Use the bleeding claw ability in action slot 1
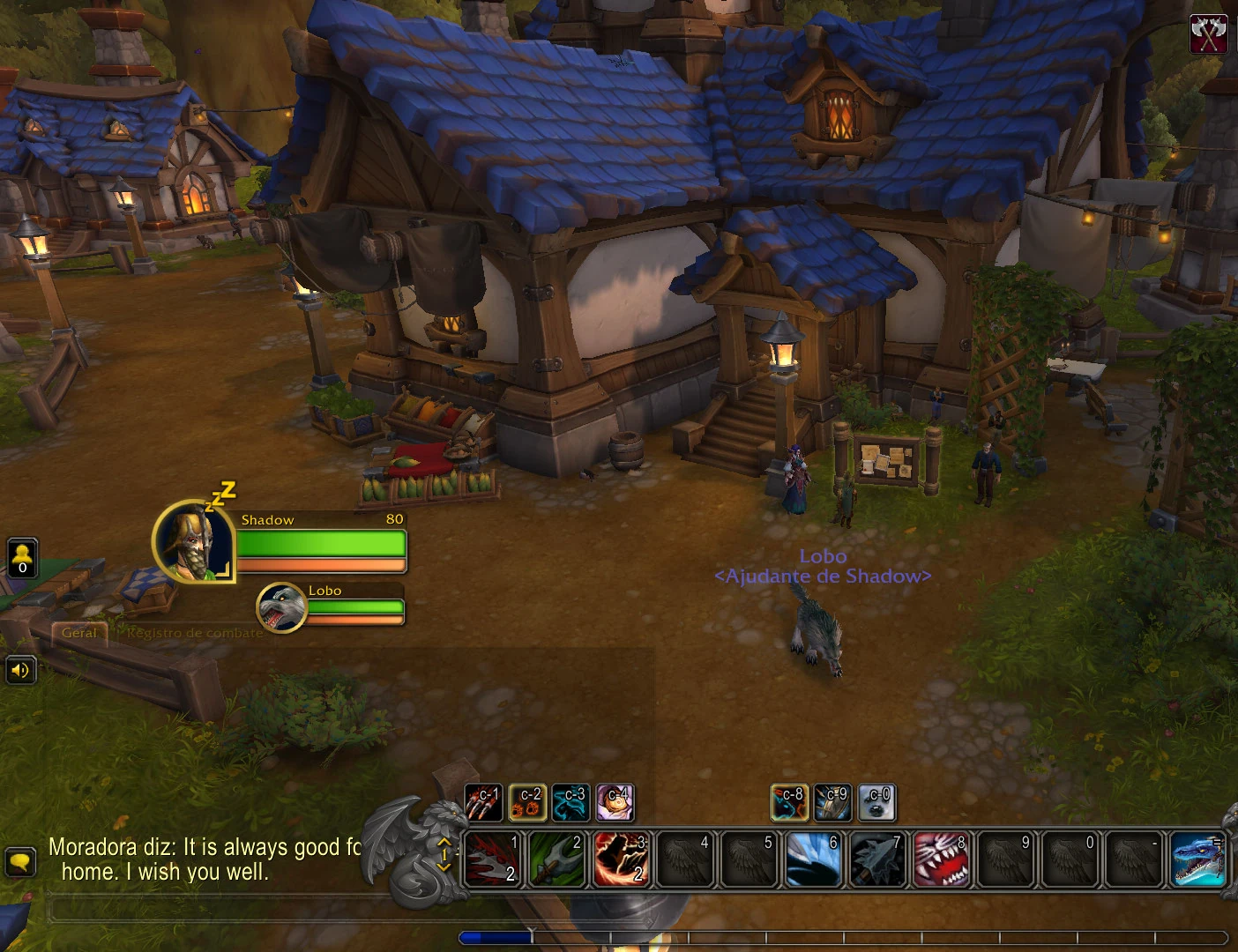Image resolution: width=1238 pixels, height=952 pixels. pos(491,859)
